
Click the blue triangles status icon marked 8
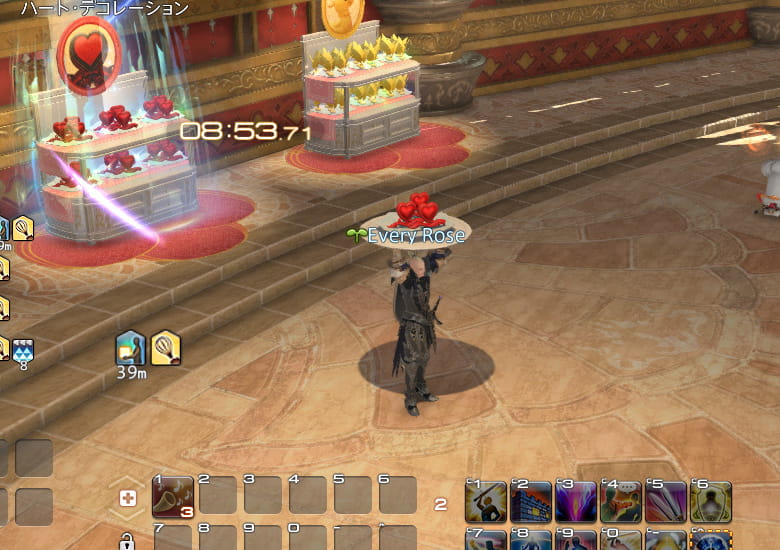point(23,348)
